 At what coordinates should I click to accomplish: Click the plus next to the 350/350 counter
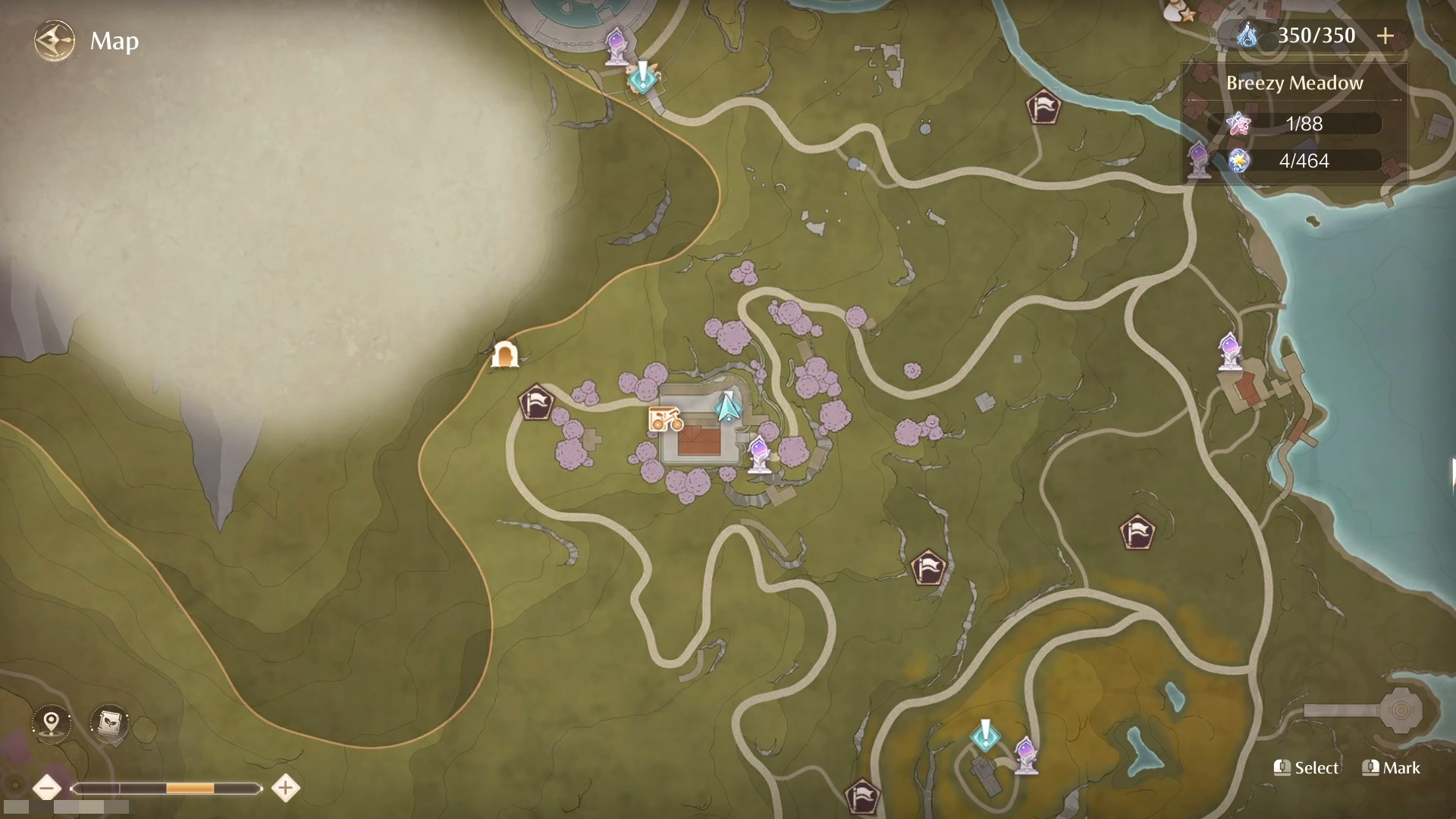click(1387, 35)
